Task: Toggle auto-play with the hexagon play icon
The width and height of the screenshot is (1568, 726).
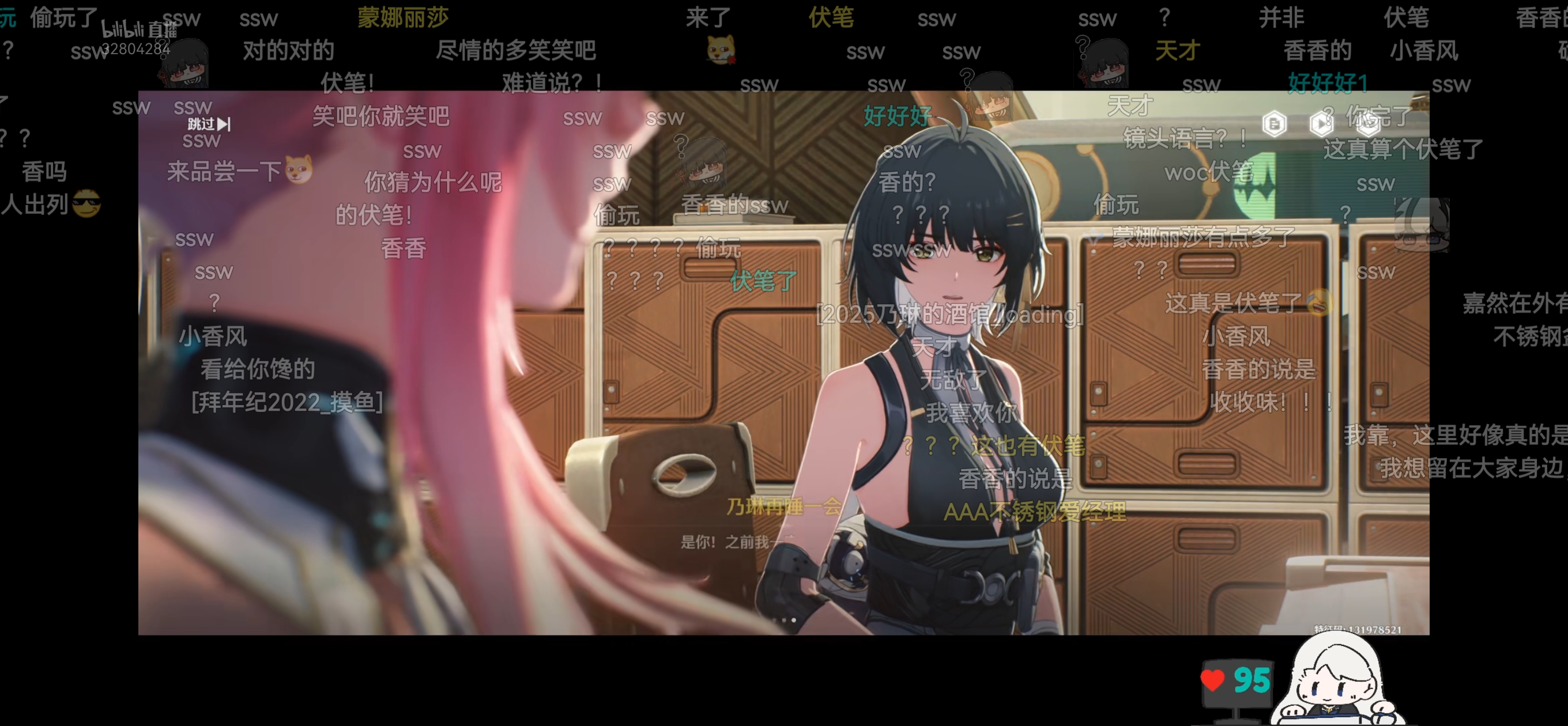Action: click(x=1320, y=124)
